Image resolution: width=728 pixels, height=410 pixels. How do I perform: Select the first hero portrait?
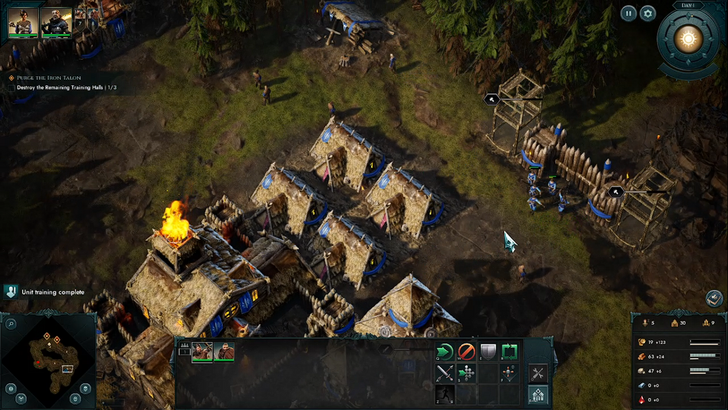[23, 21]
